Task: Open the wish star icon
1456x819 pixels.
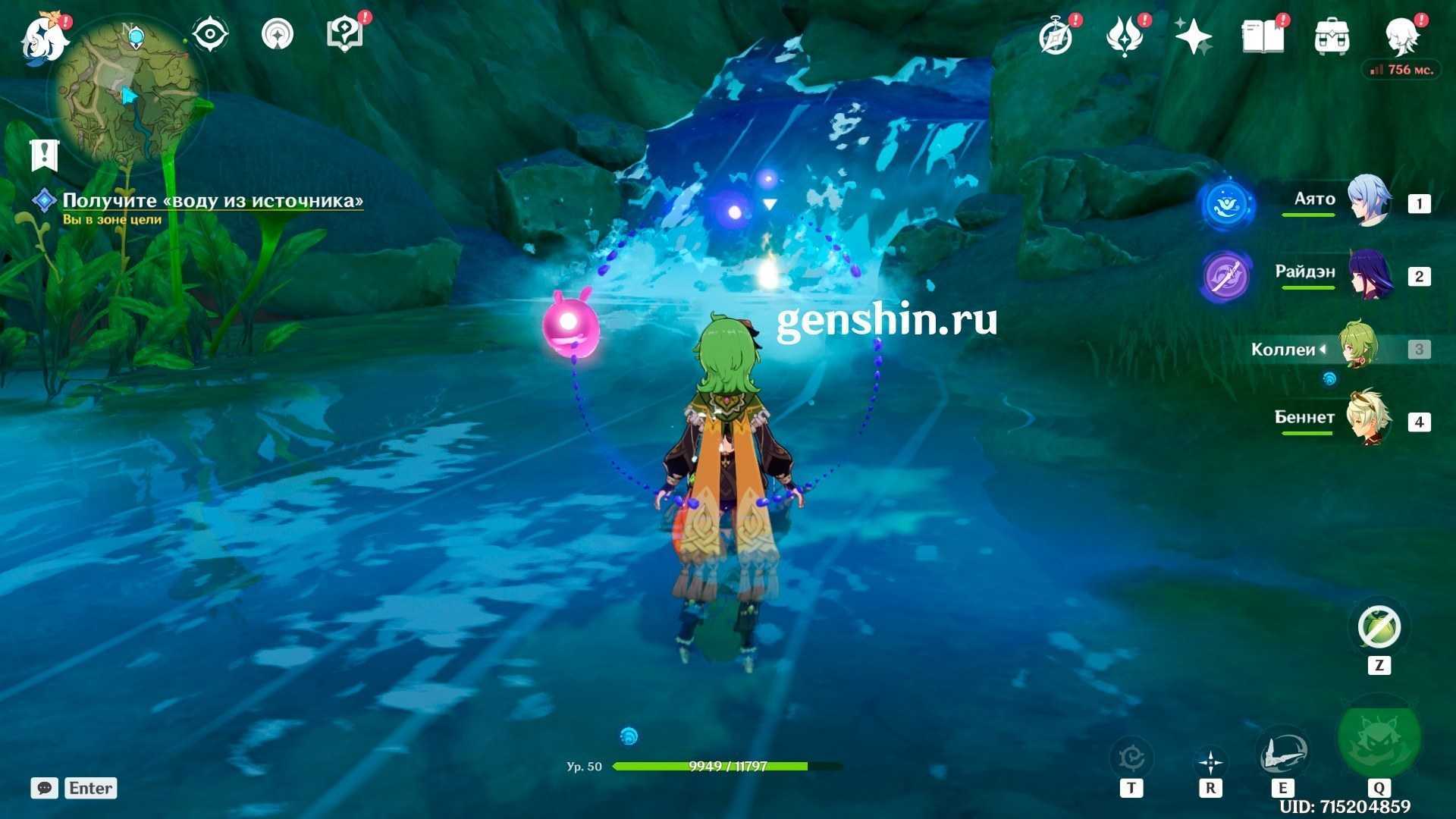Action: 1193,36
